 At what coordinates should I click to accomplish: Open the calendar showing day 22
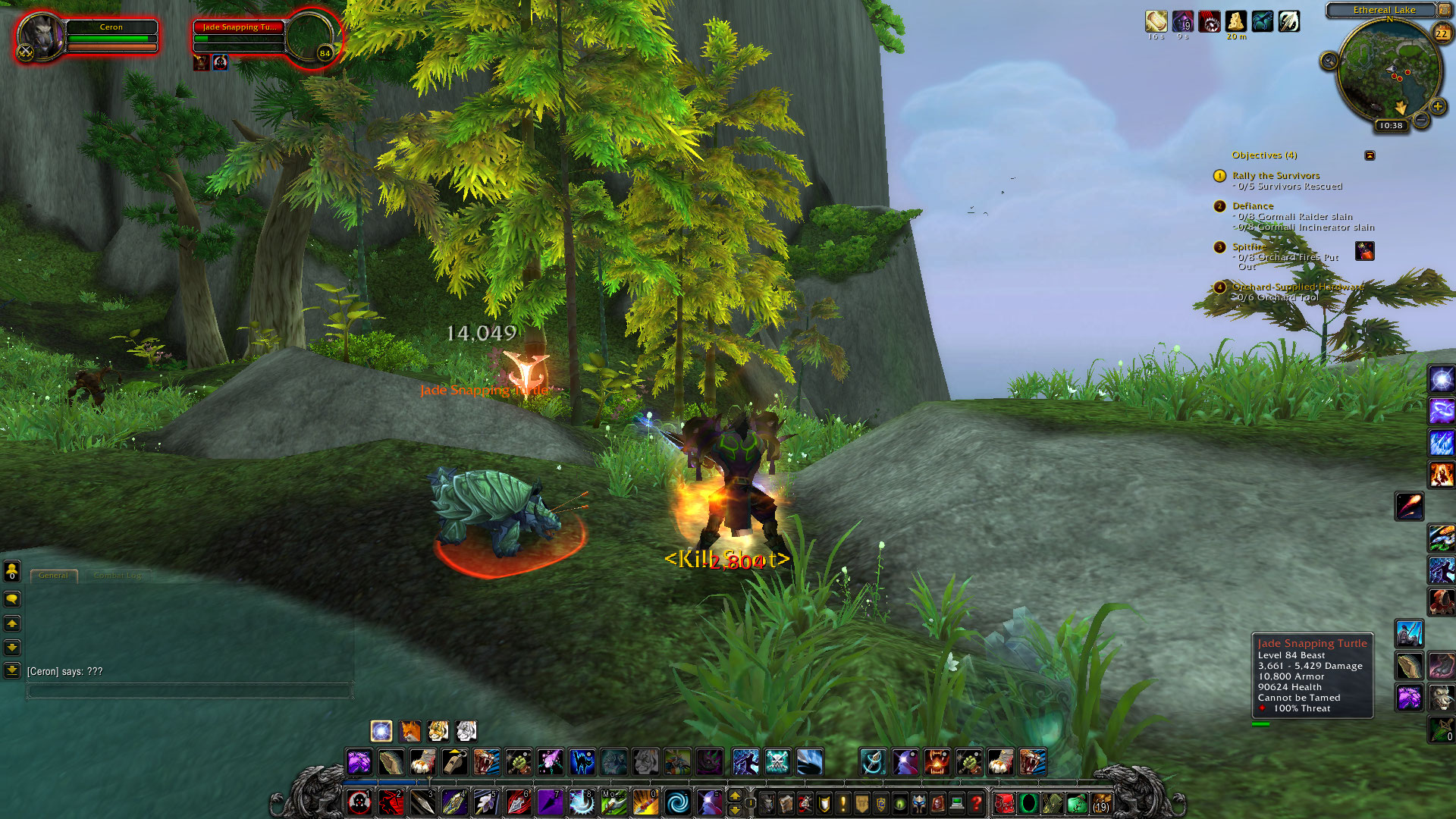point(1441,33)
